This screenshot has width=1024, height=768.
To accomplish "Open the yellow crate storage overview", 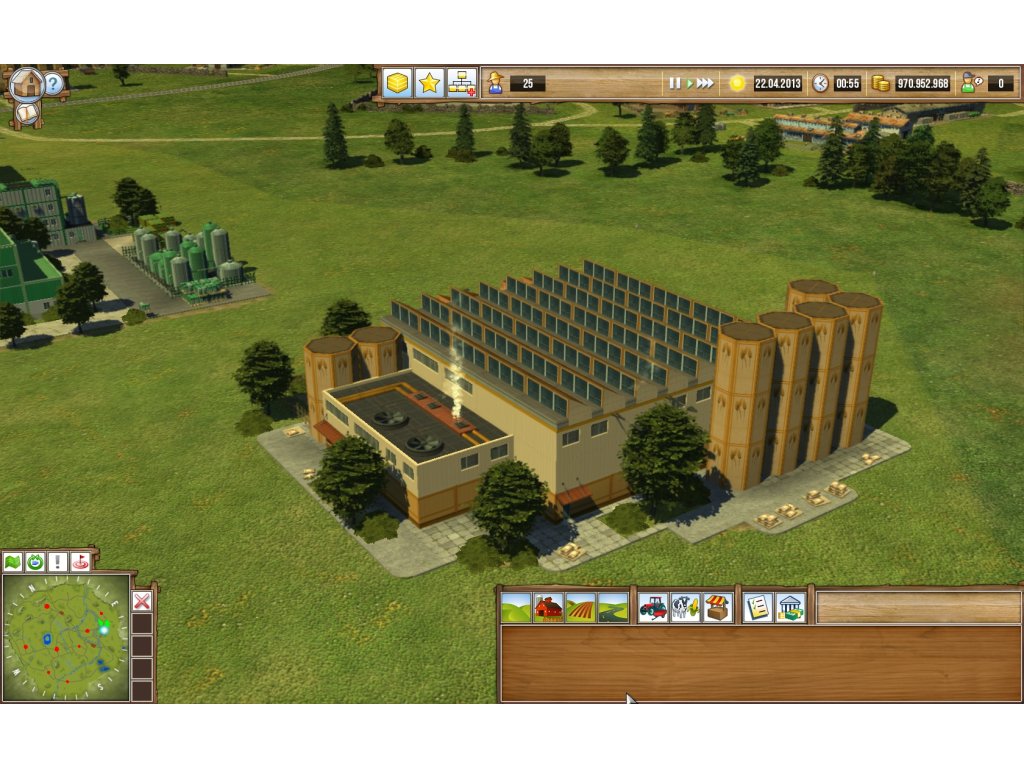I will [397, 83].
